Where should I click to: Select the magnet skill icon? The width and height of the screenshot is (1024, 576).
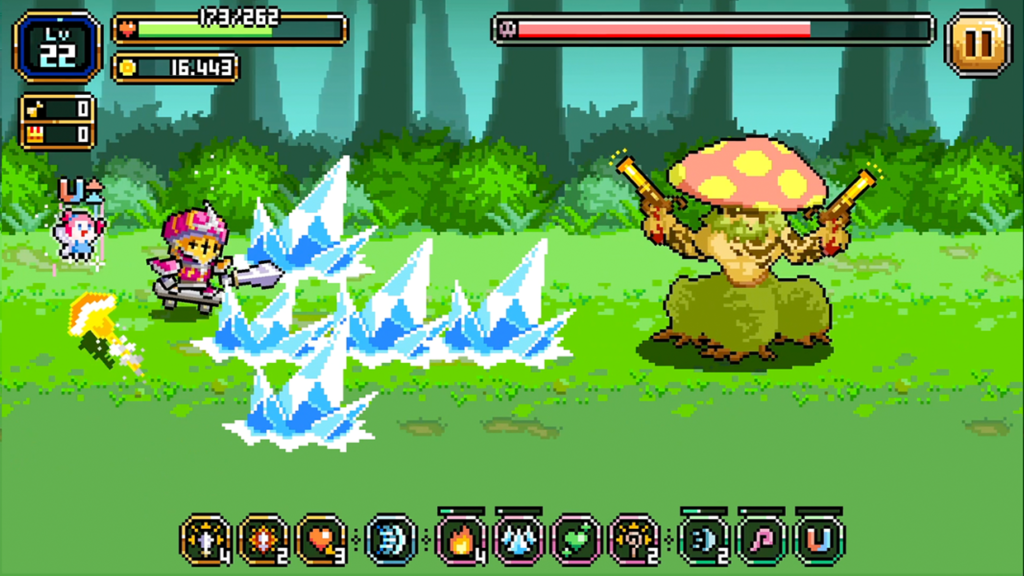820,540
